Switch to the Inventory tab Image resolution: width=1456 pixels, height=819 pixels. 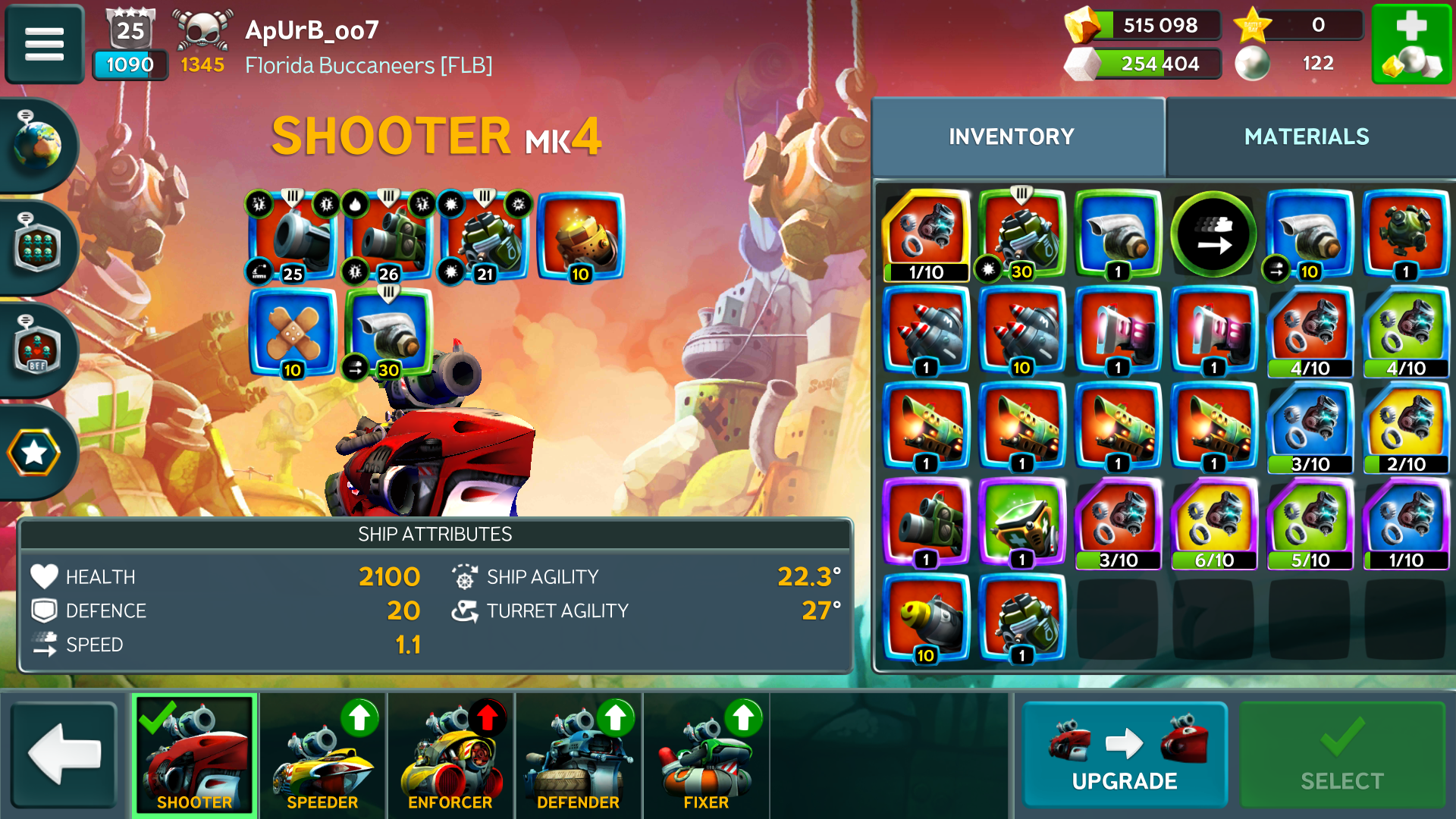pos(1011,136)
